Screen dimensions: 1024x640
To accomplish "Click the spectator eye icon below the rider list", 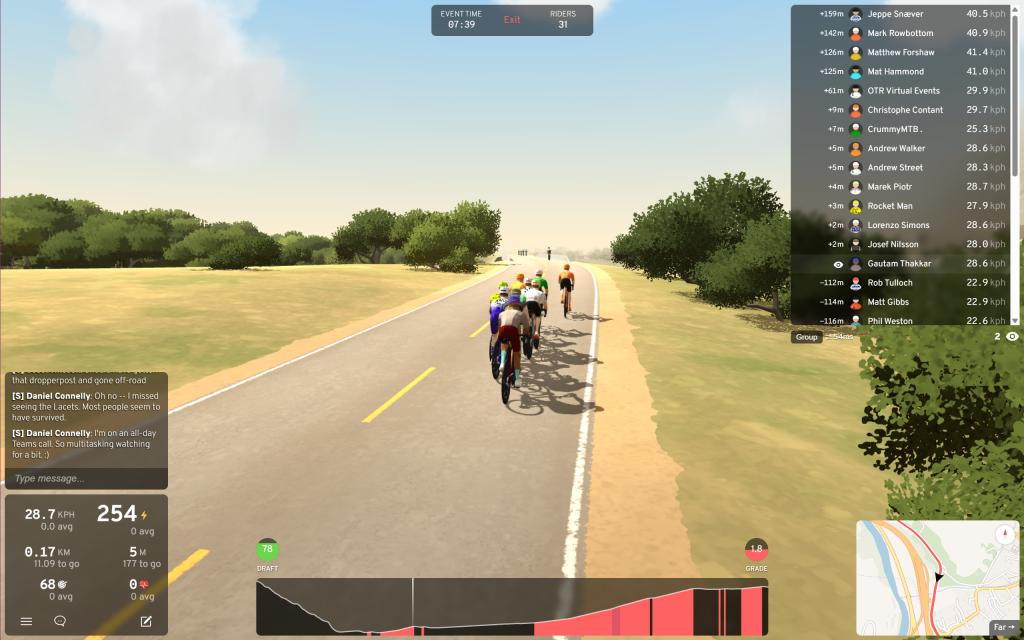I will click(x=1012, y=337).
